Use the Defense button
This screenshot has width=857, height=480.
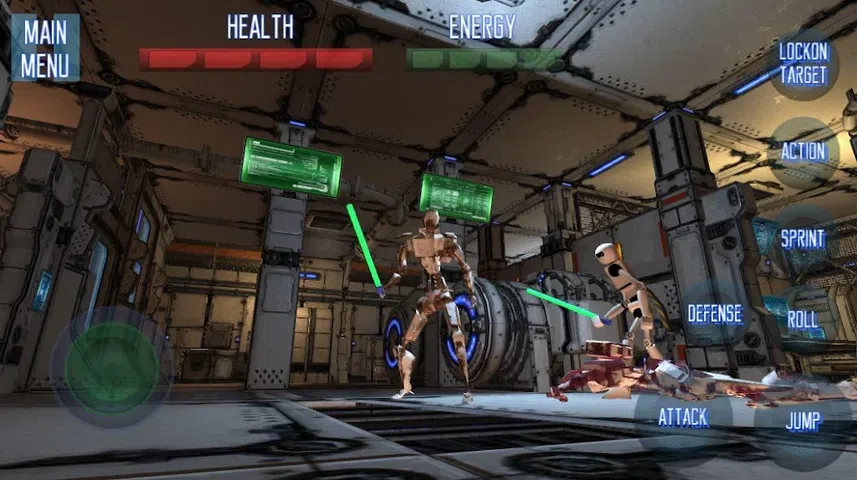point(714,314)
